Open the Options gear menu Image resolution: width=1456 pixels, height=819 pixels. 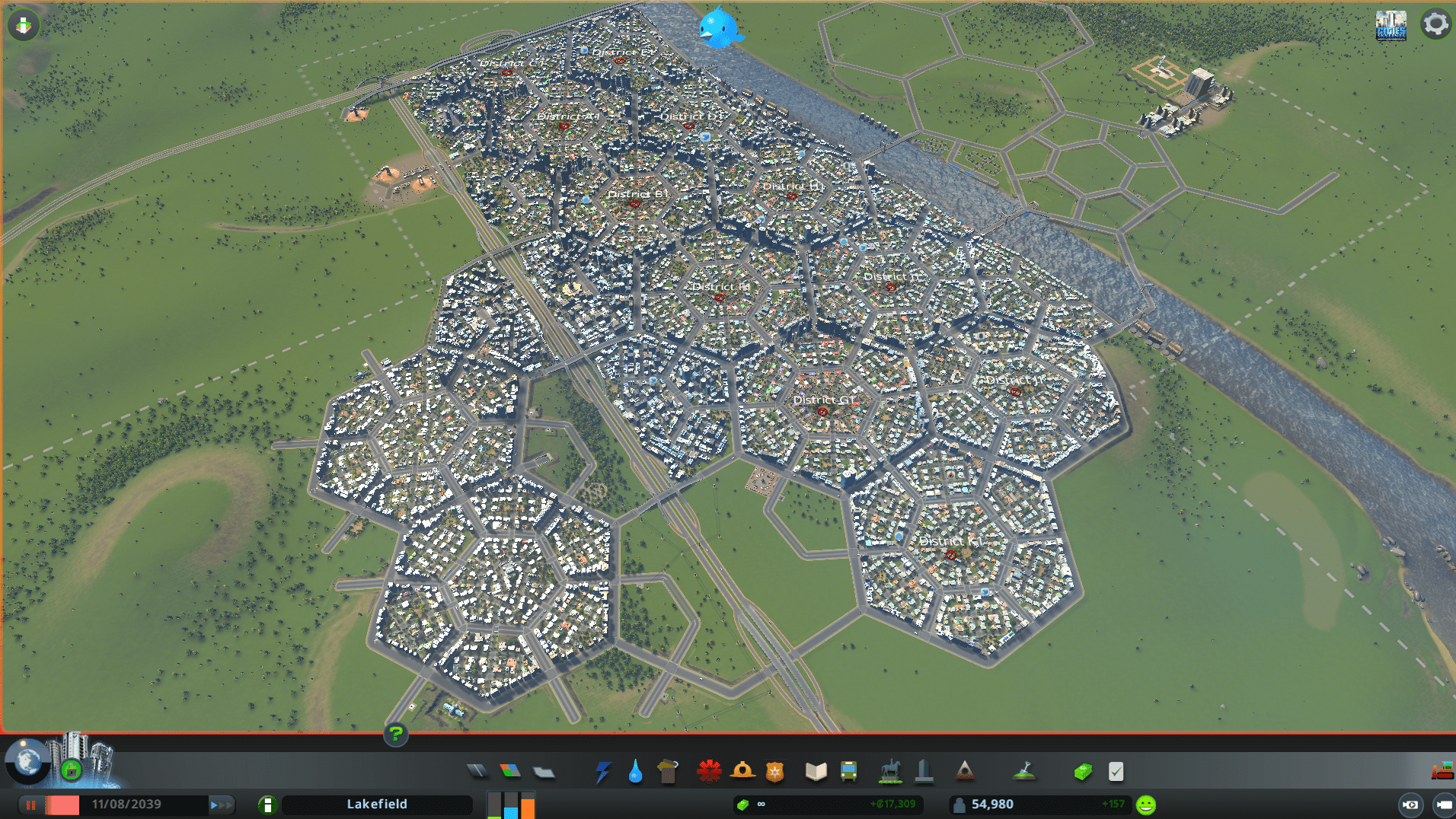[x=1436, y=24]
